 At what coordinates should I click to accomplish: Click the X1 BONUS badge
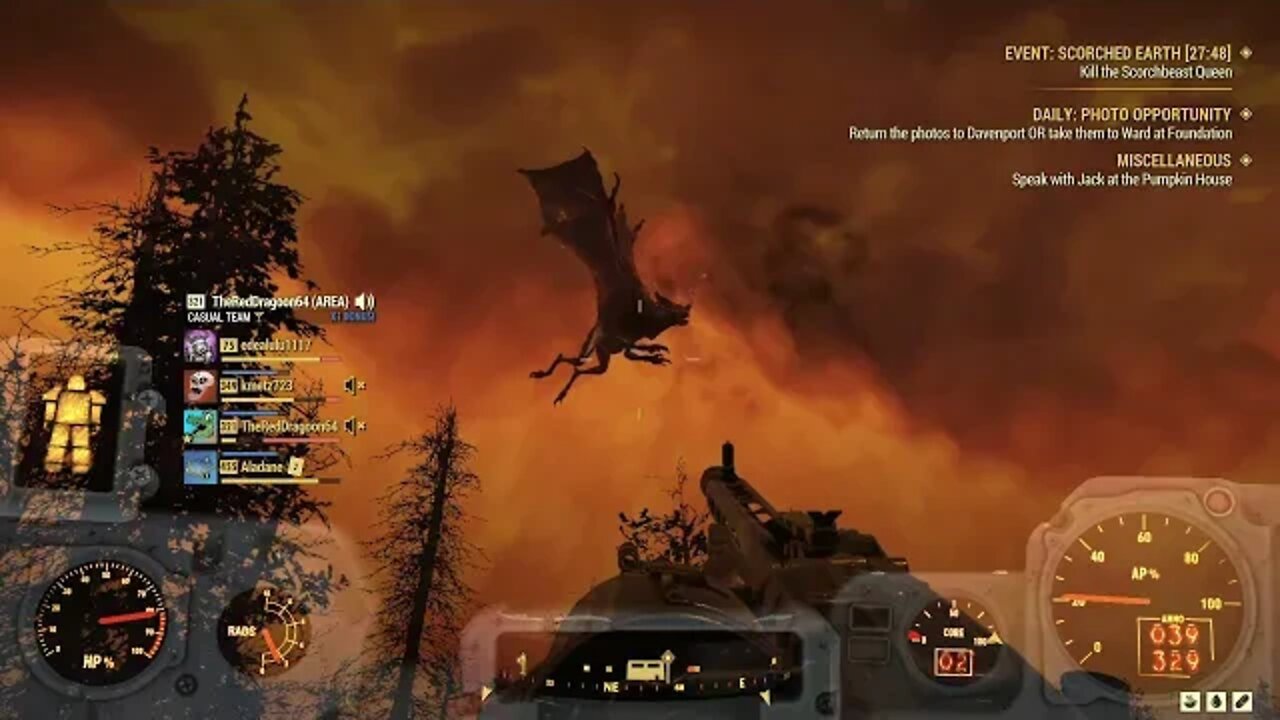352,316
